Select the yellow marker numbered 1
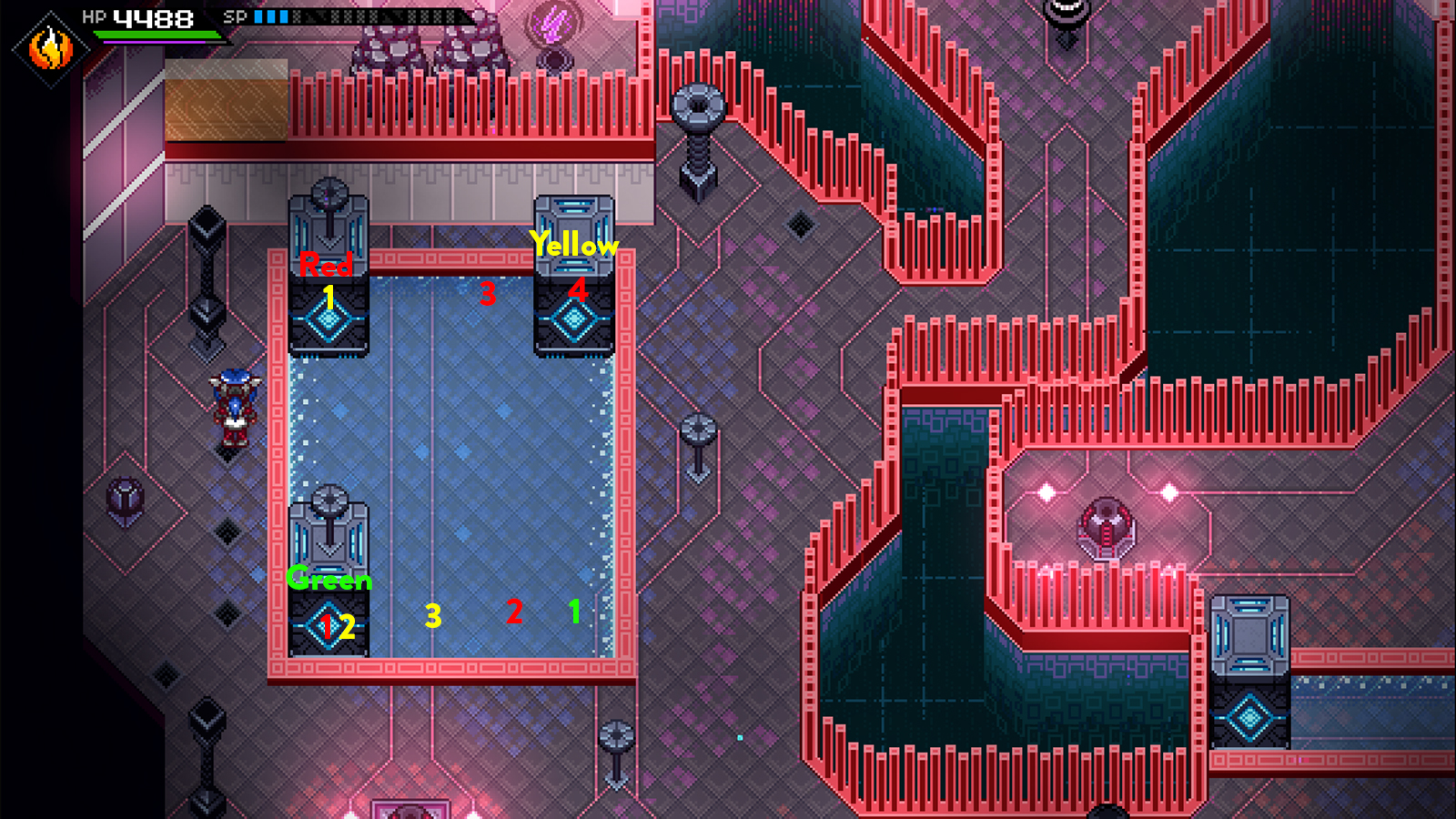This screenshot has height=819, width=1456. pos(329,296)
